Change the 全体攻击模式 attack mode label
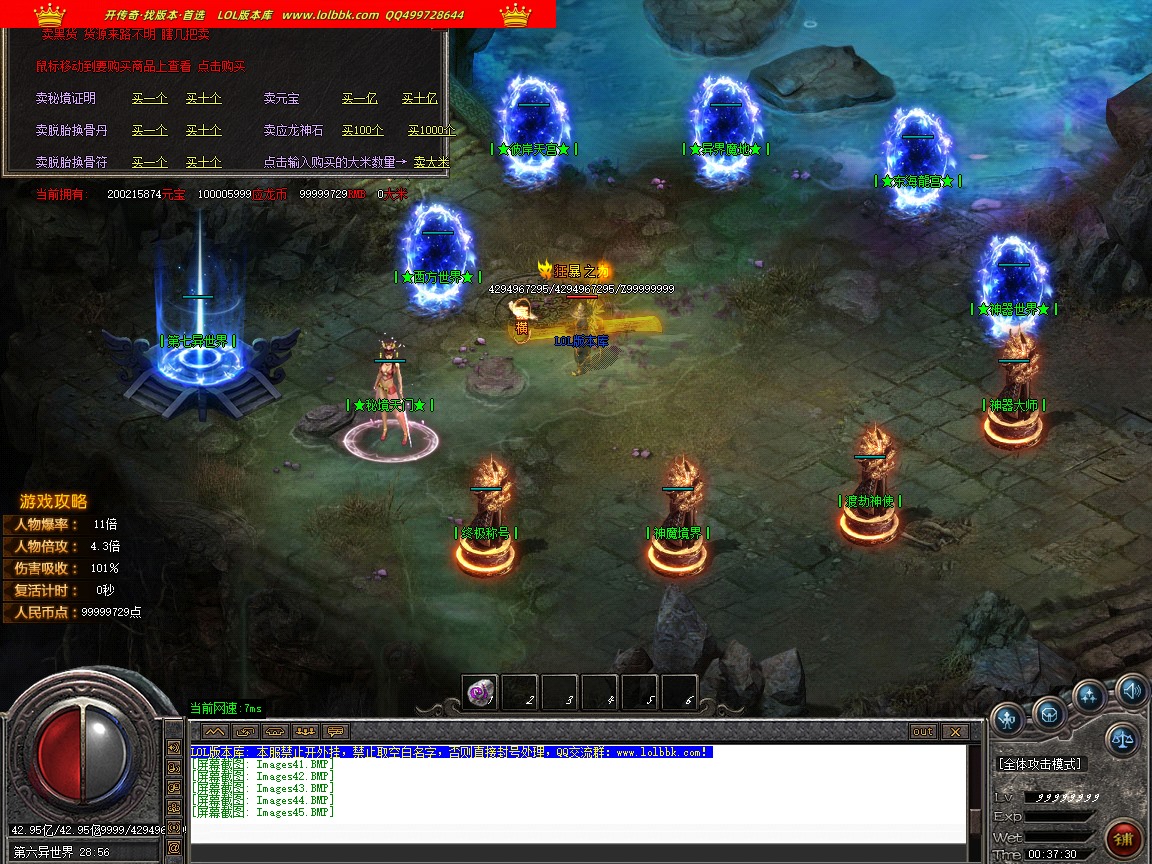The width and height of the screenshot is (1152, 864). coord(1040,764)
